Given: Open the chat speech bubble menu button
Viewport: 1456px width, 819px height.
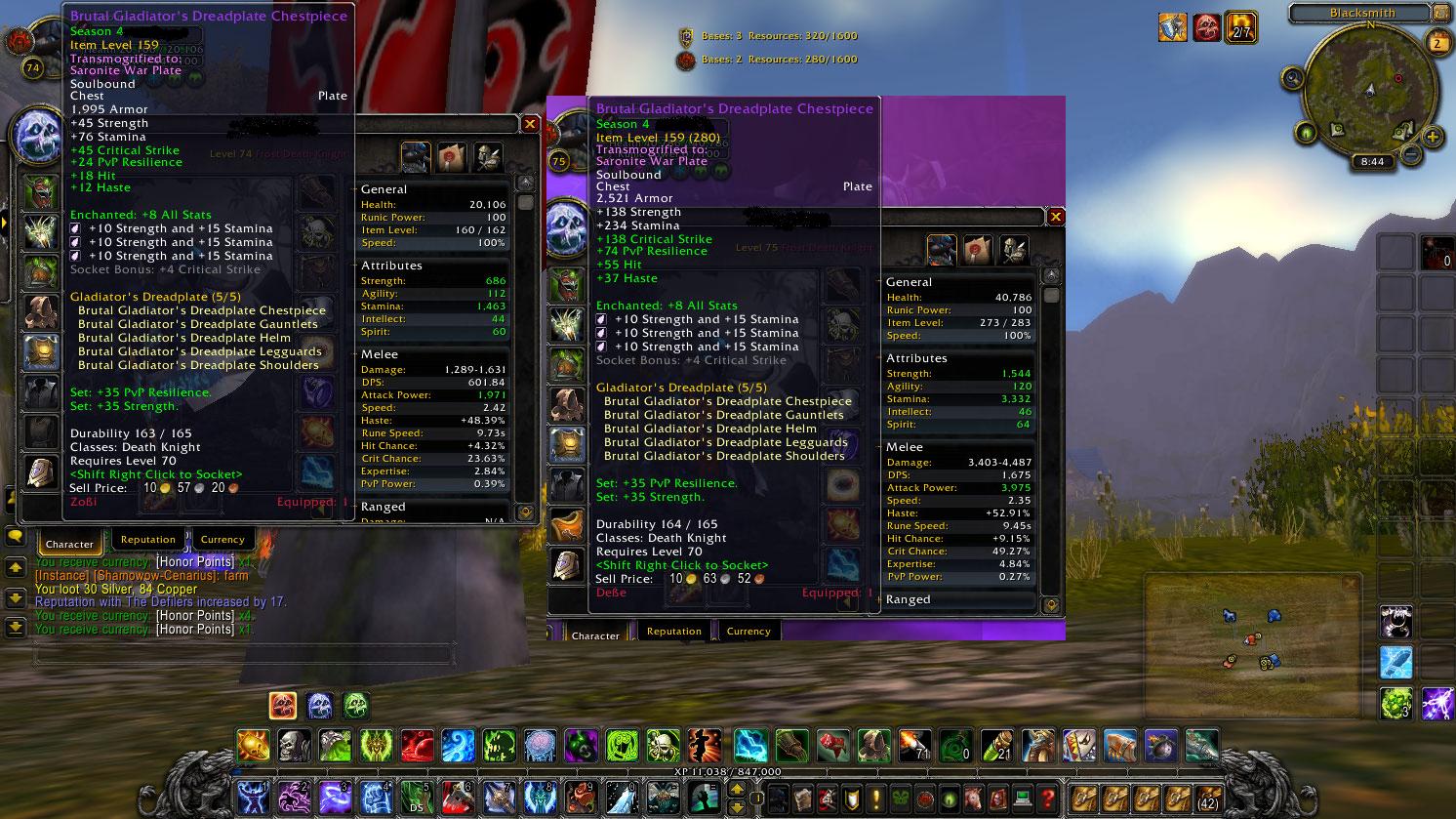Looking at the screenshot, I should (16, 537).
